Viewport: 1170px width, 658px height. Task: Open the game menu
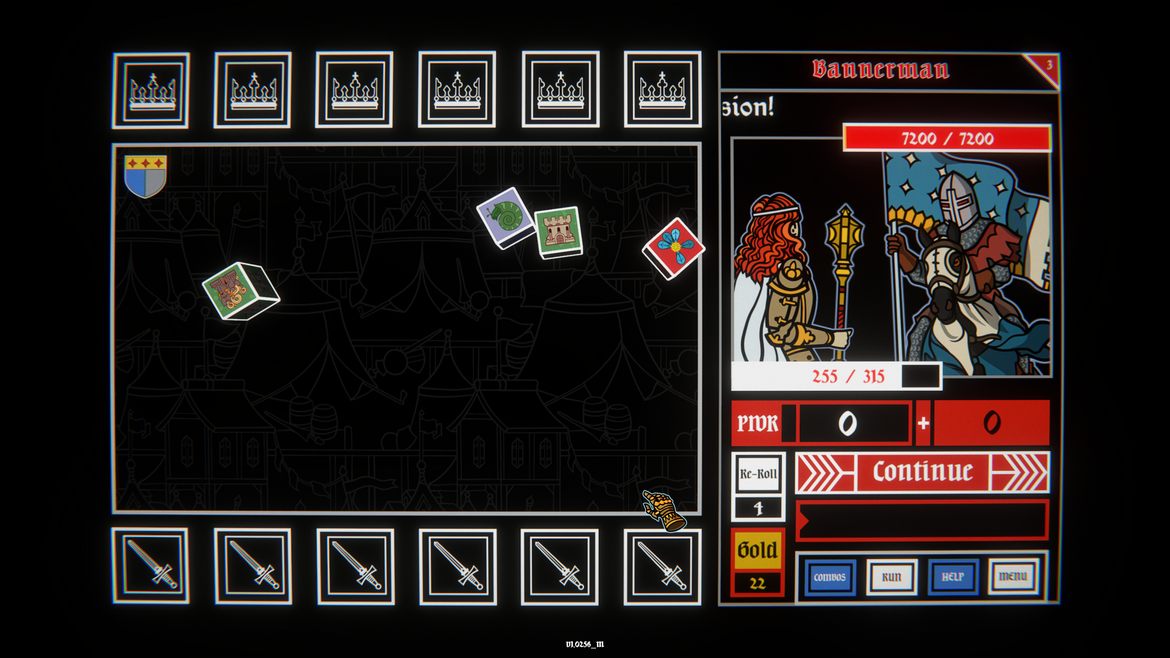pos(1013,577)
